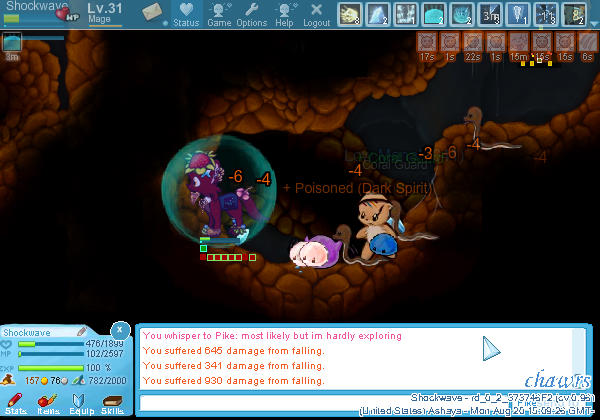The width and height of the screenshot is (600, 420).
Task: Open the Skills book
Action: [x=112, y=402]
